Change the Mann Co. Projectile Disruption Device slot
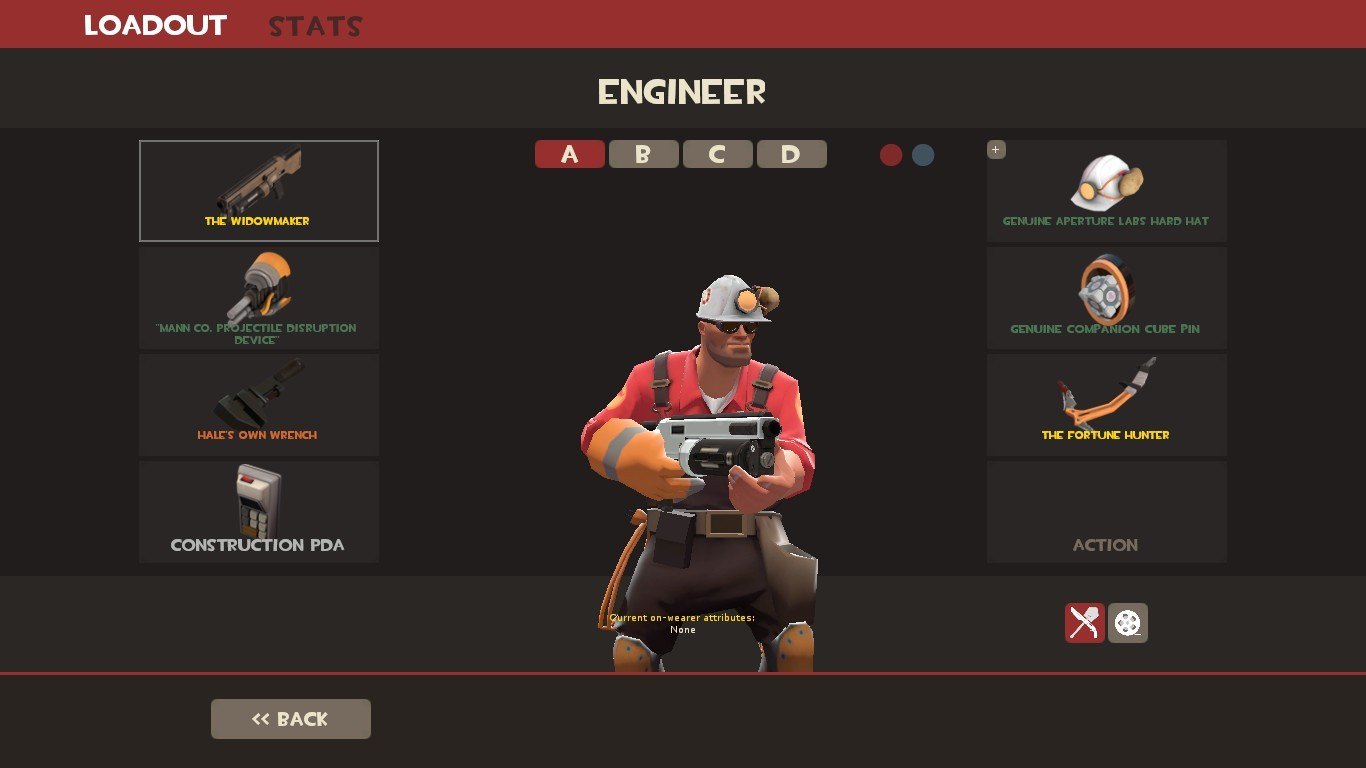Viewport: 1366px width, 768px height. 258,298
